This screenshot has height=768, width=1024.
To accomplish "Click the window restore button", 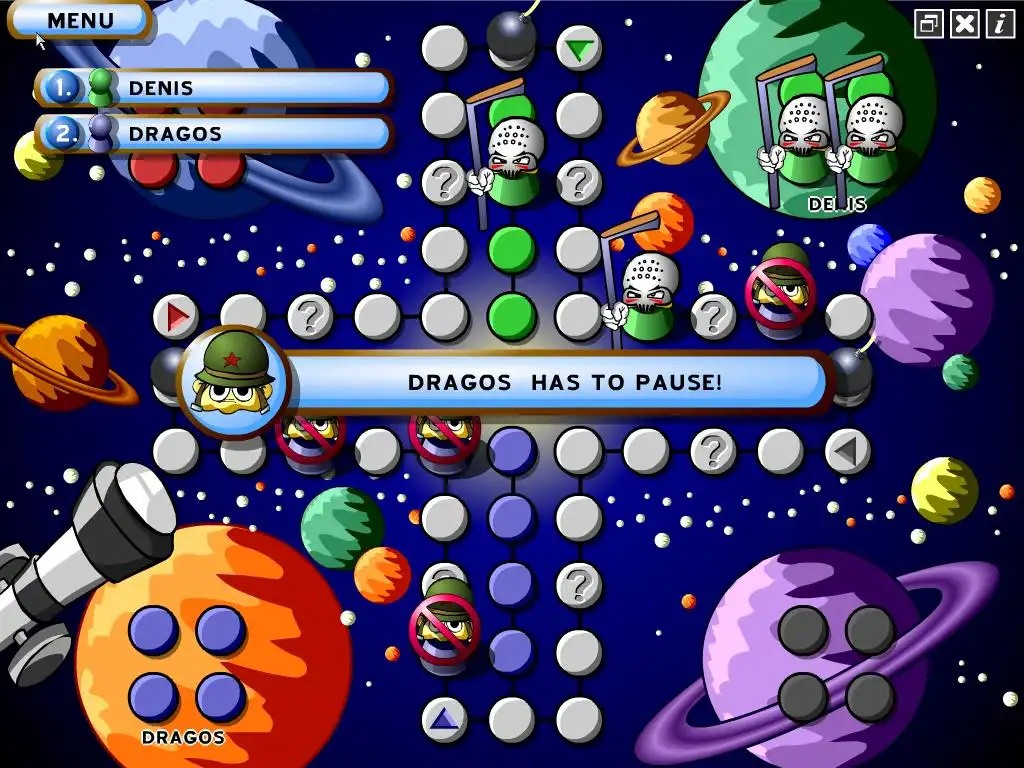I will tap(929, 24).
